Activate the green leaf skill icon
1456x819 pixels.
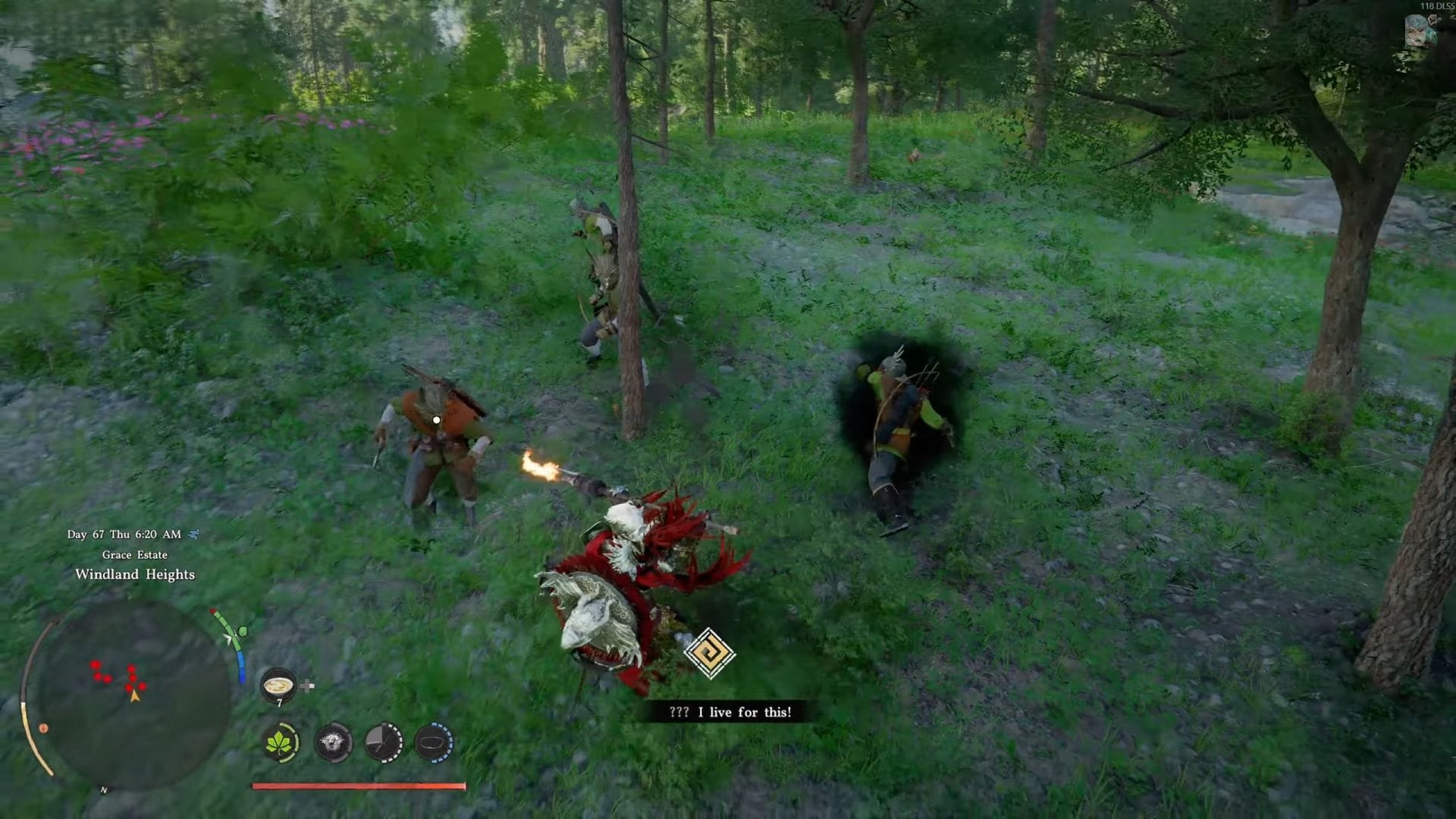[281, 742]
